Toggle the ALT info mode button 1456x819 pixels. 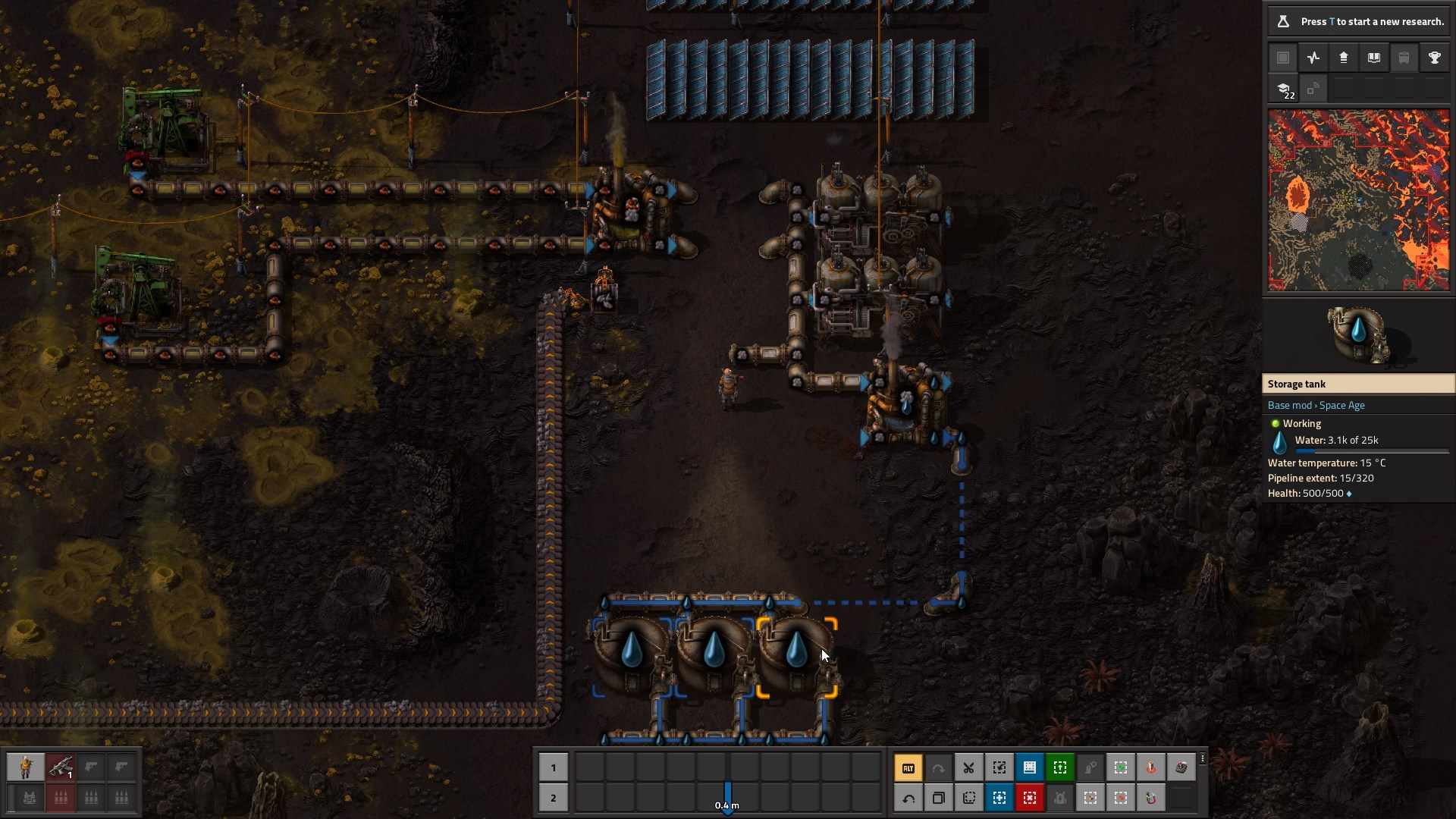click(908, 768)
